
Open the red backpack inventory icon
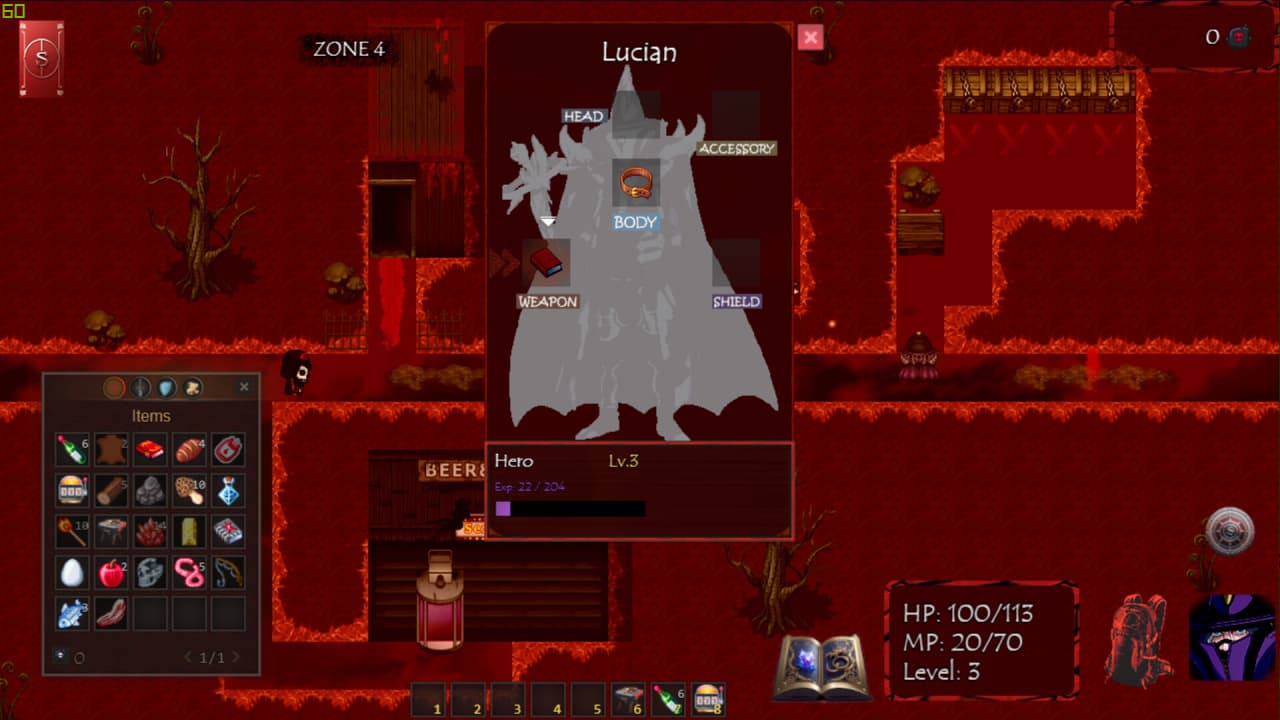pyautogui.click(x=1138, y=640)
